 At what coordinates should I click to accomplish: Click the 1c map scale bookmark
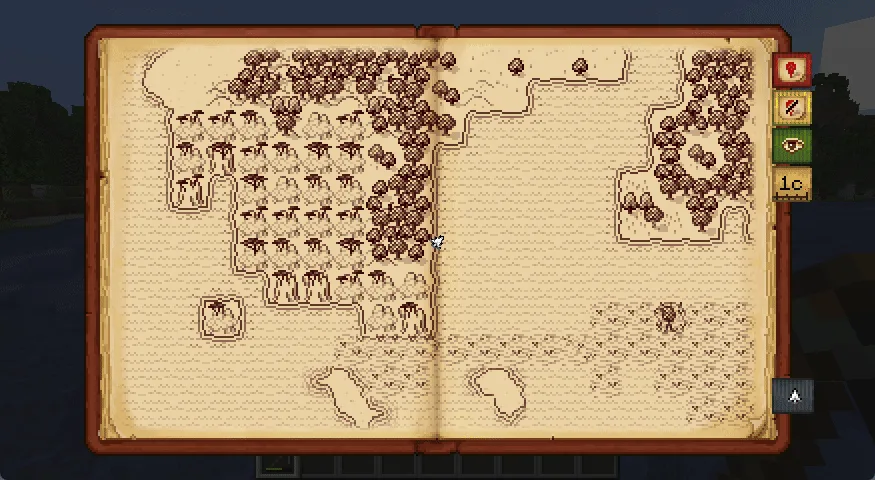791,183
